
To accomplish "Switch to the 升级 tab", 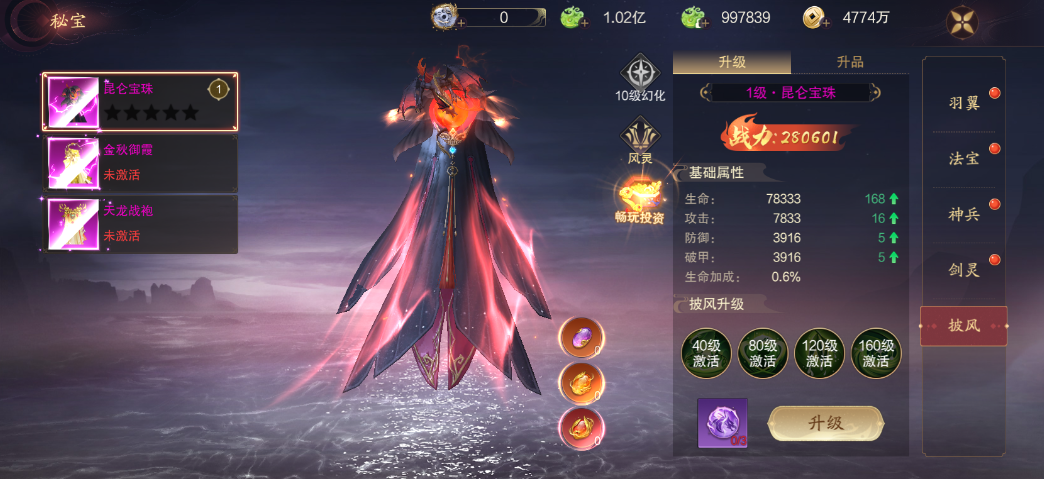I will tap(731, 62).
